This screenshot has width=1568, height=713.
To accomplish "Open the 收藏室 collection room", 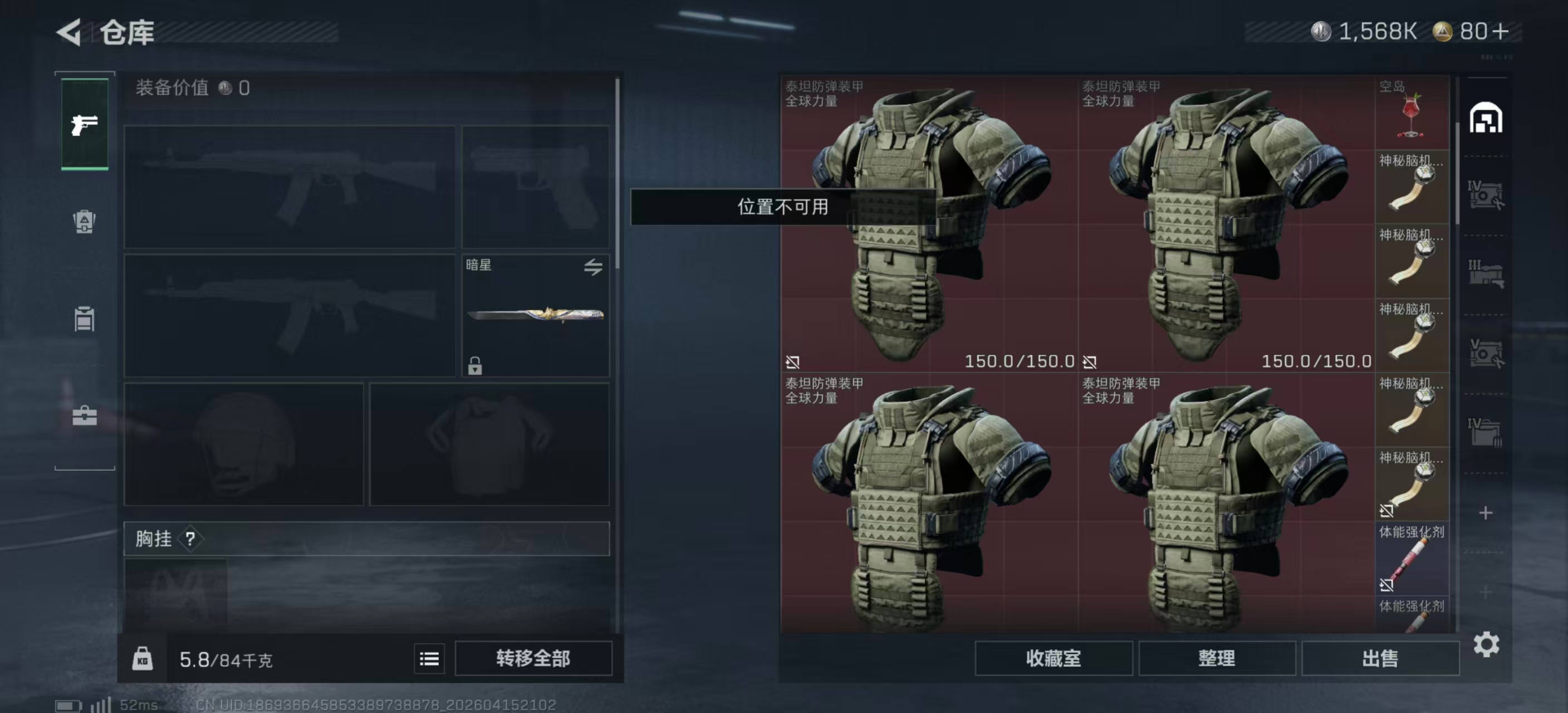I will click(1053, 658).
